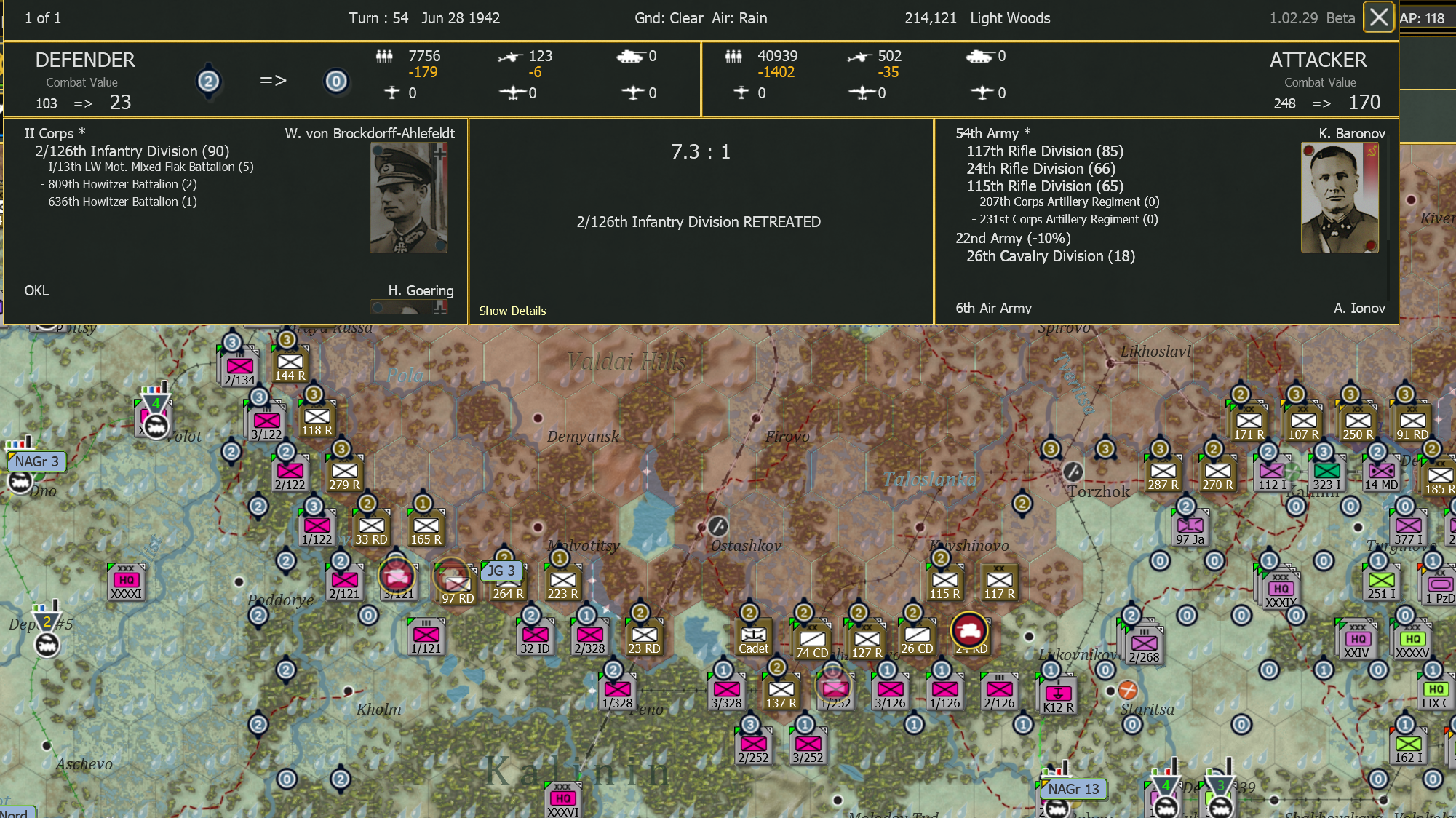This screenshot has width=1456, height=818.
Task: Select 2/126th Infantry Division in defender list
Action: click(132, 151)
